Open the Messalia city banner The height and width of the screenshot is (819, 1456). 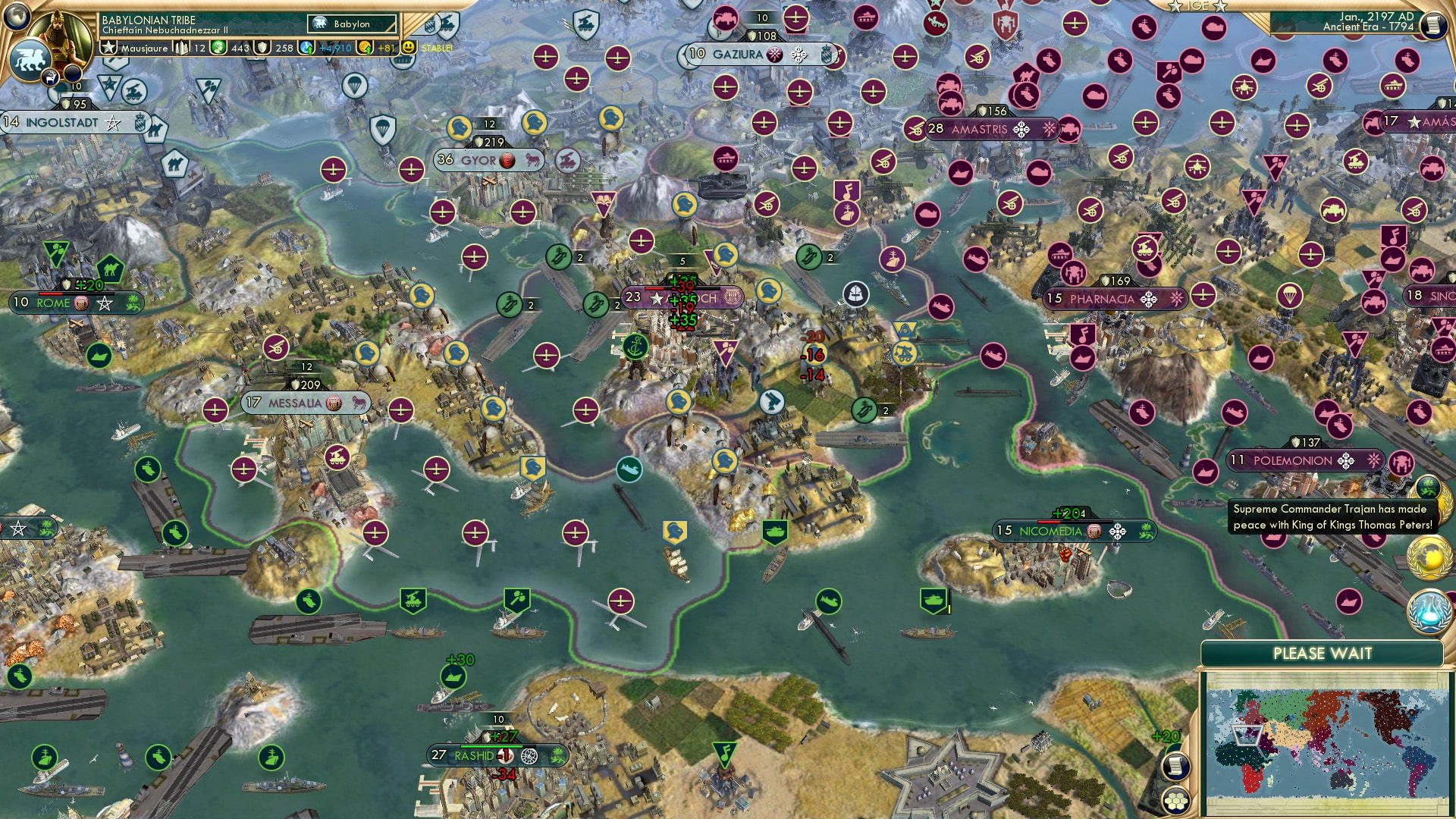(x=296, y=403)
